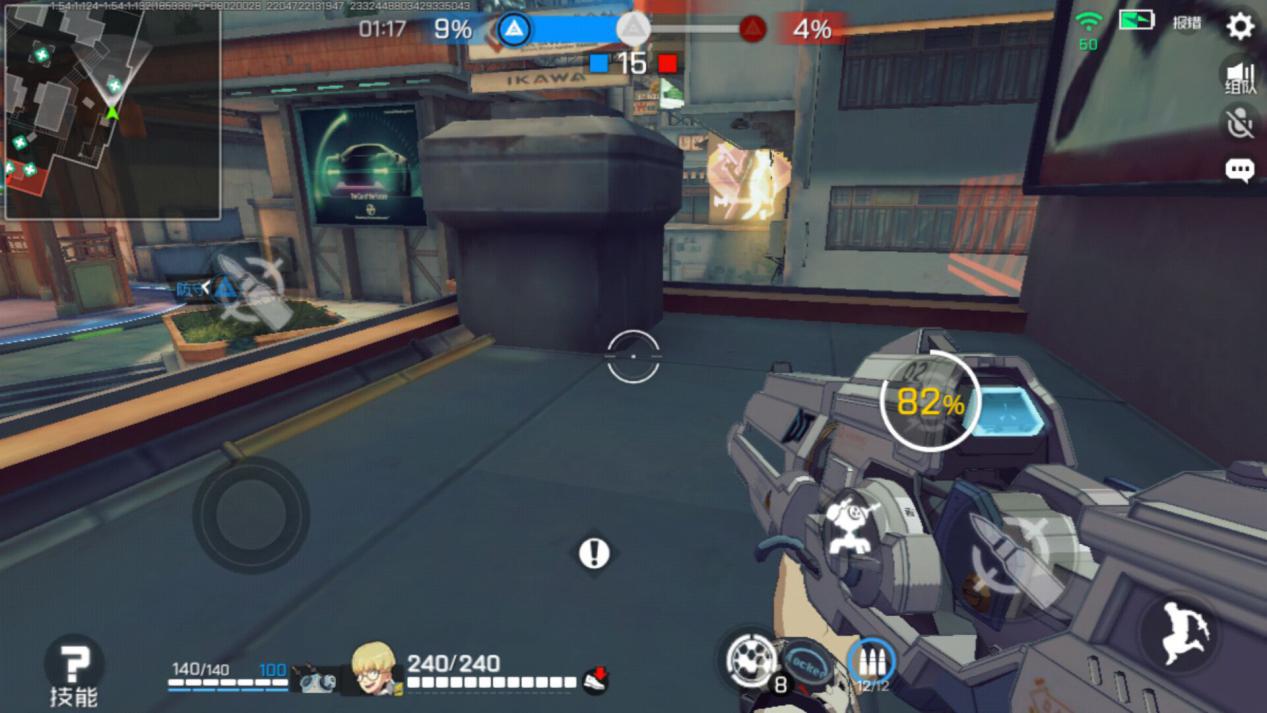Use the skill icon with 8 count
This screenshot has width=1267, height=713.
[x=751, y=661]
